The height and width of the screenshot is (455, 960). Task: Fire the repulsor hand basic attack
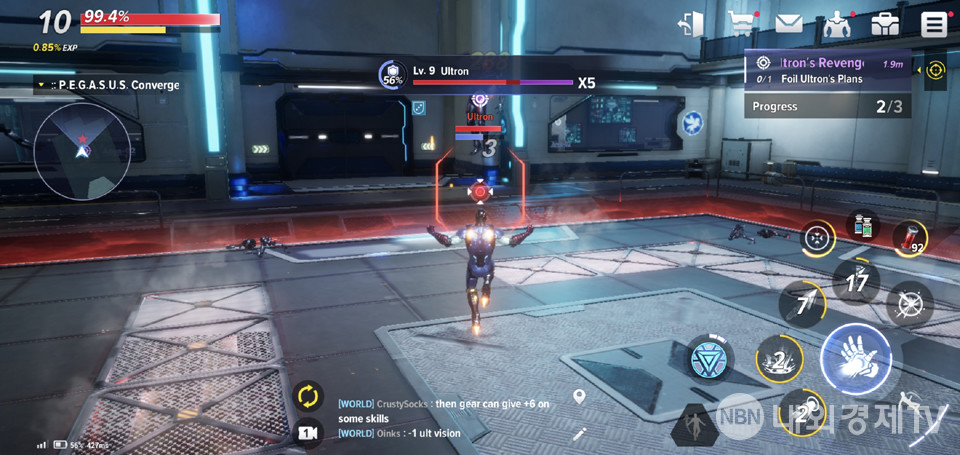pos(855,359)
